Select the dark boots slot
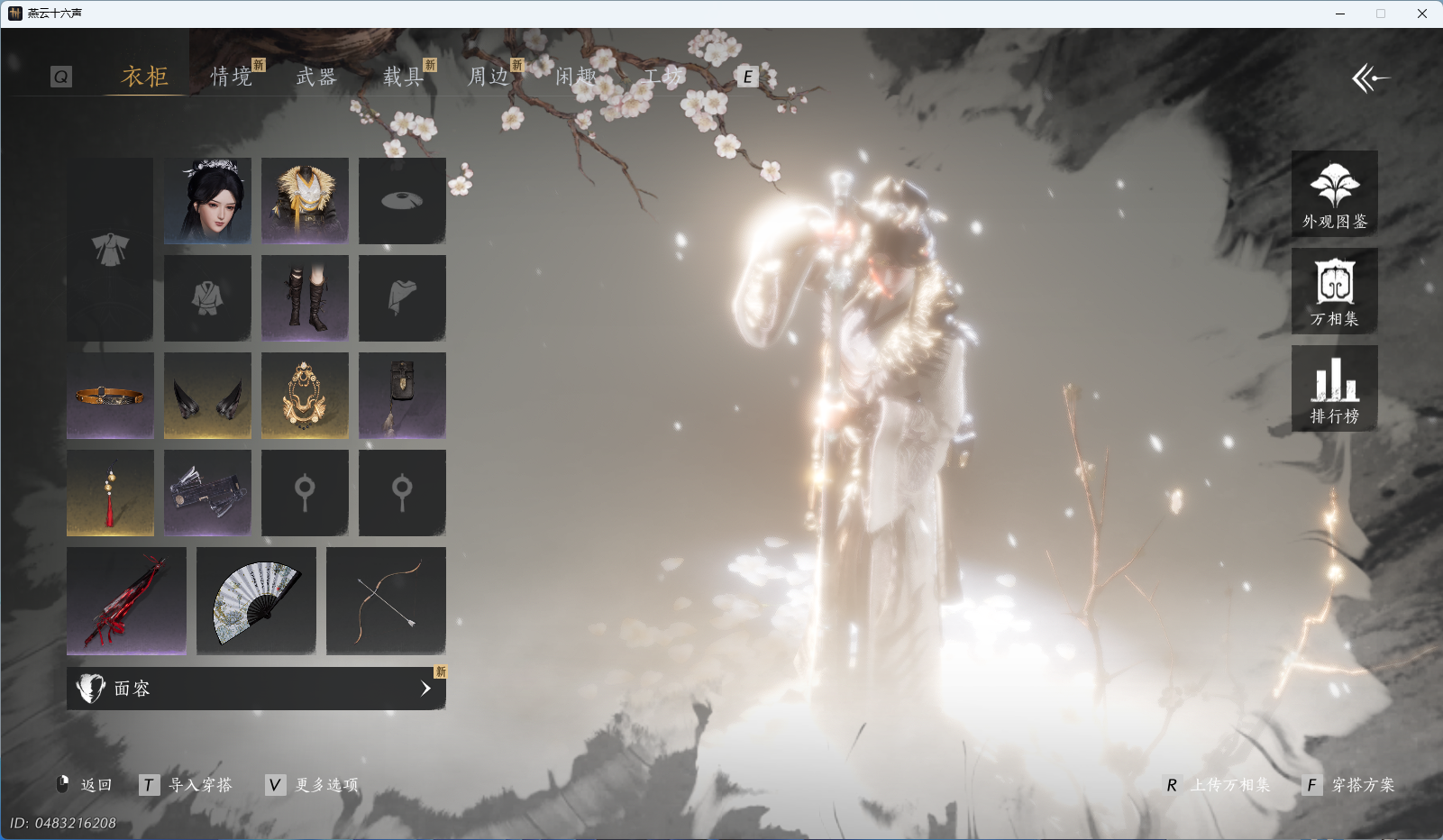The height and width of the screenshot is (840, 1443). [305, 297]
